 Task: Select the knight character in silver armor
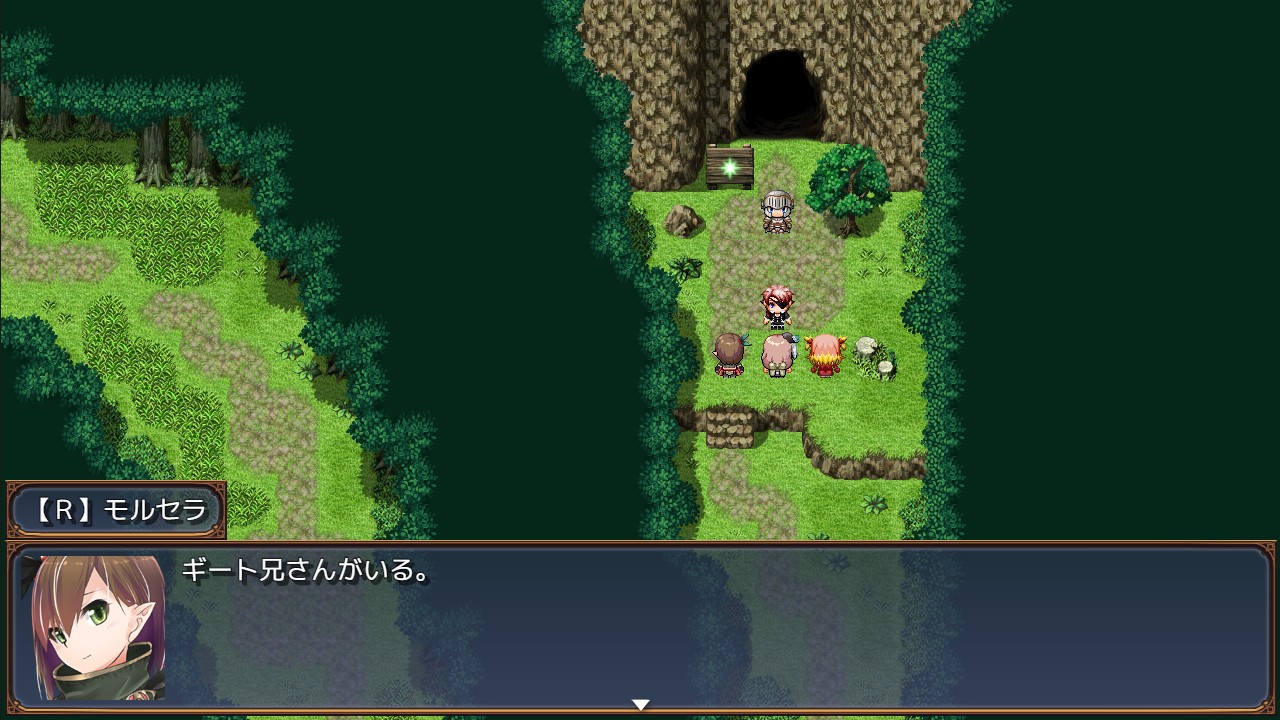[x=777, y=212]
